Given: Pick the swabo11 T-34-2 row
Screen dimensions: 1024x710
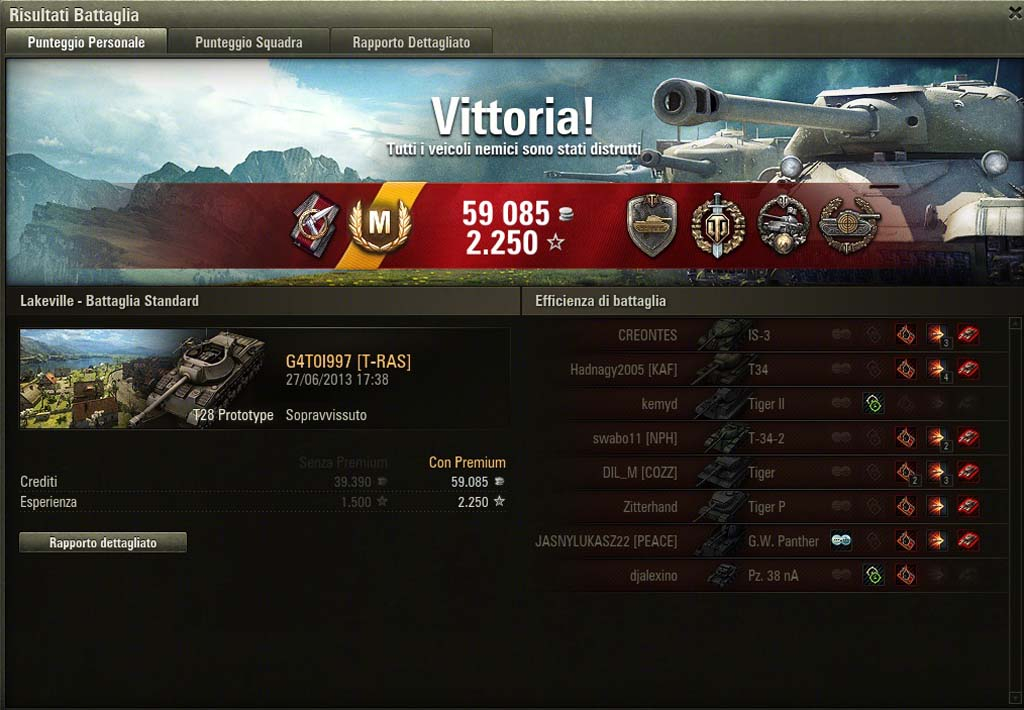Looking at the screenshot, I should 760,438.
